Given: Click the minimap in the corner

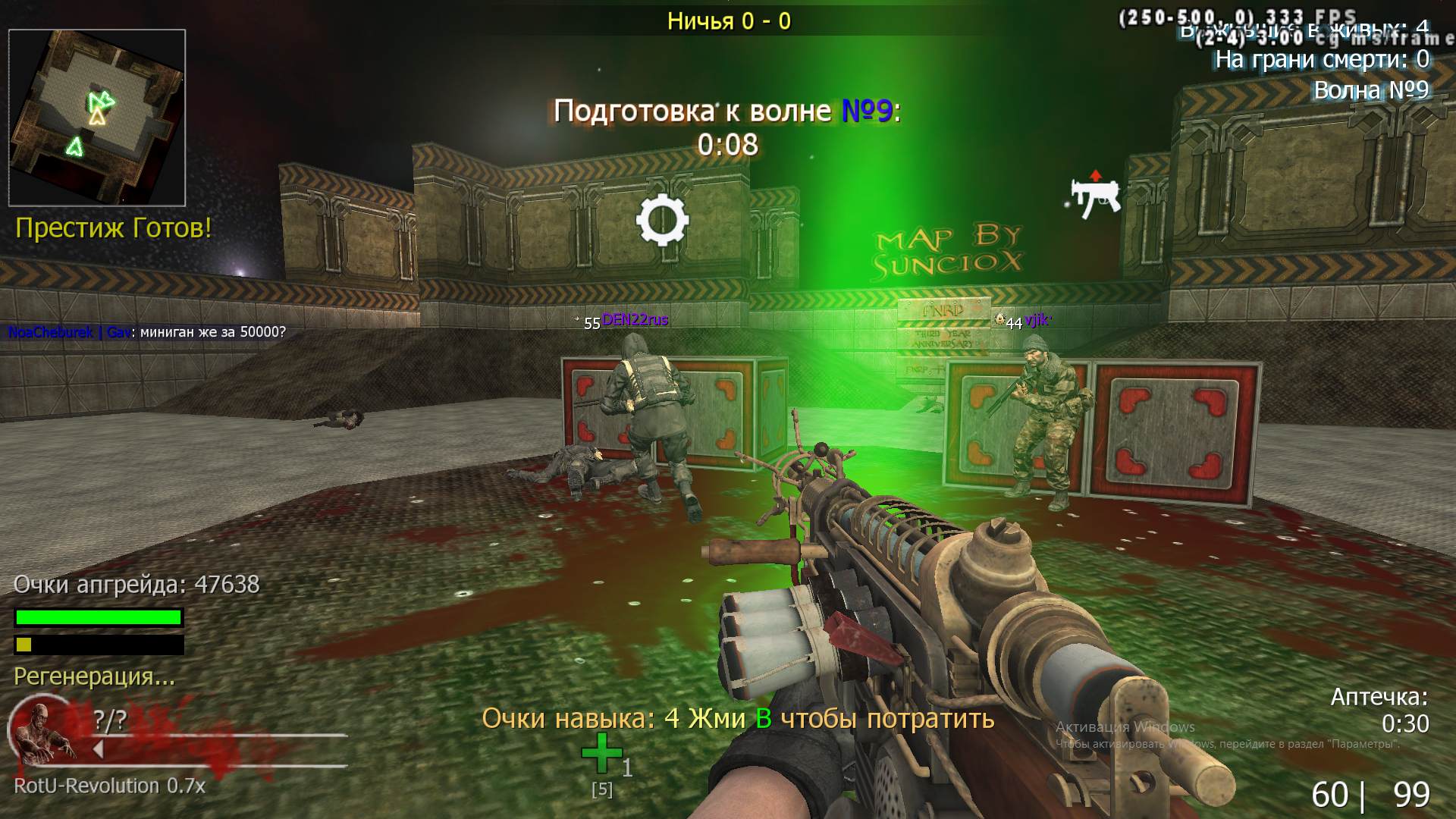Looking at the screenshot, I should click(97, 118).
